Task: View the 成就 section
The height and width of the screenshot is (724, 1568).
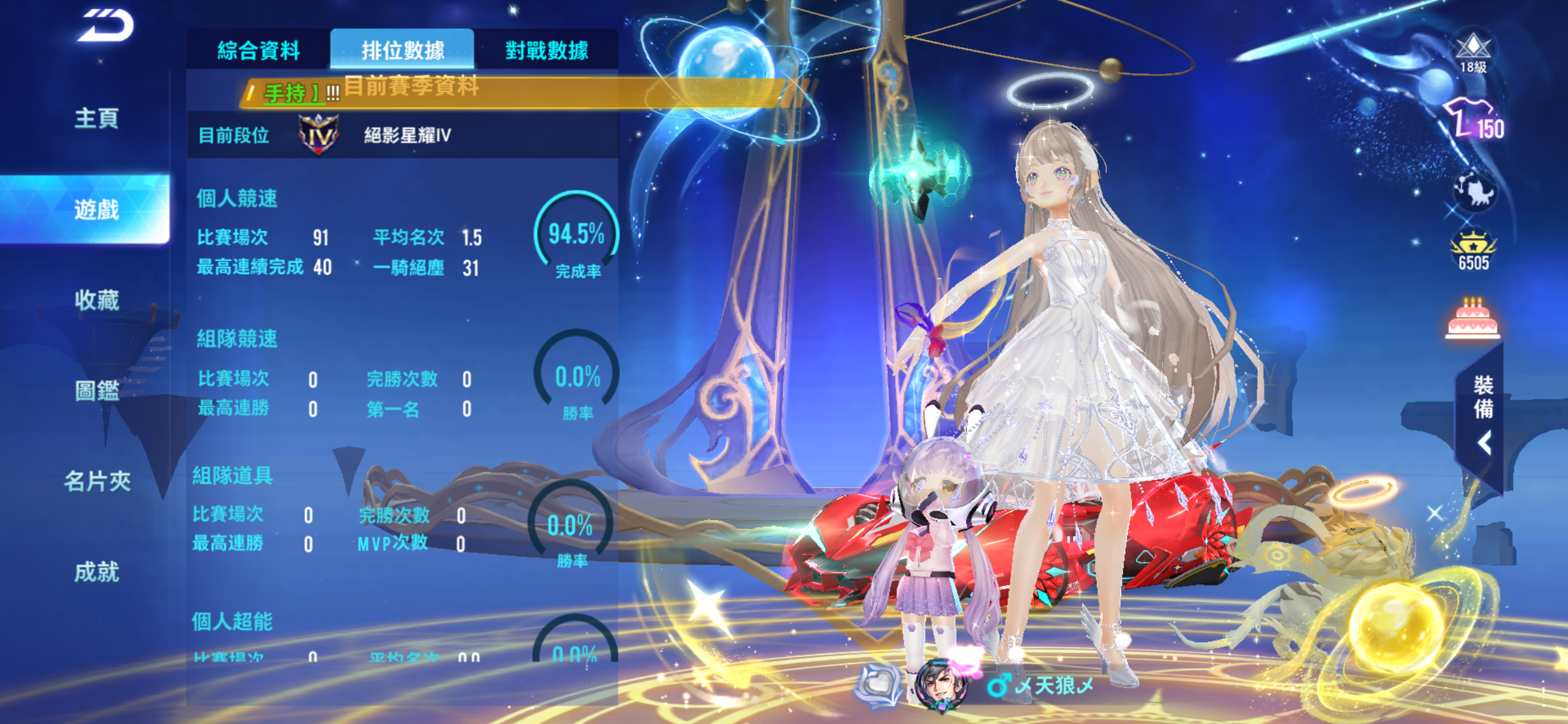Action: pos(97,572)
